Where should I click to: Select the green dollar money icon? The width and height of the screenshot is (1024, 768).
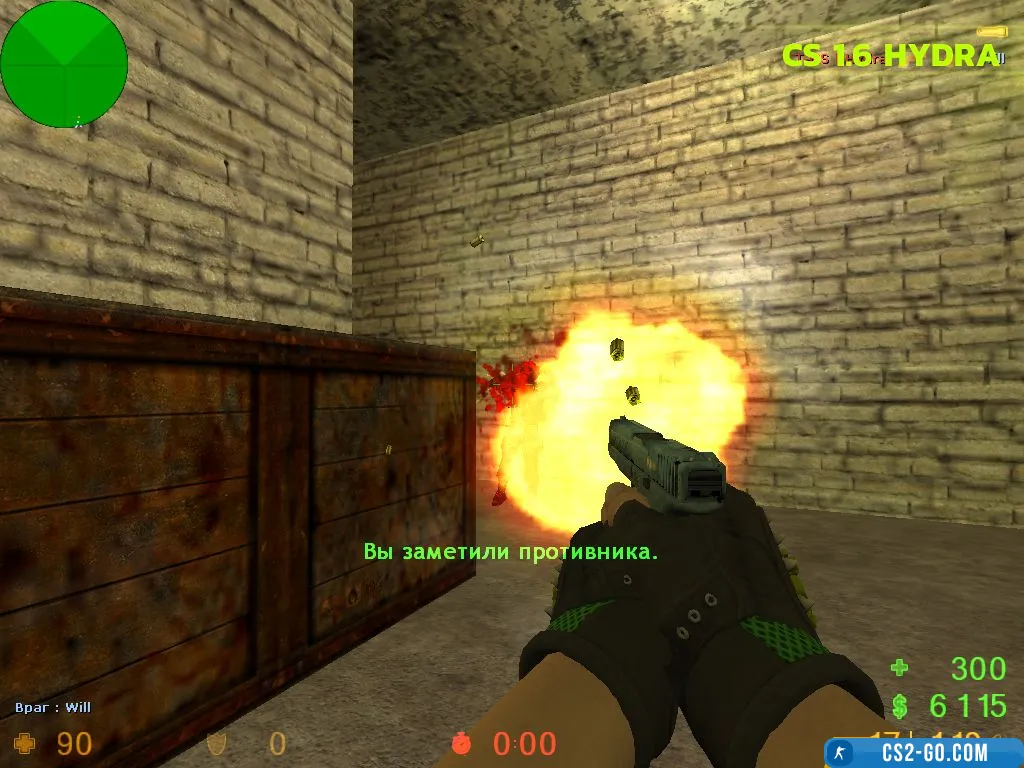[x=899, y=706]
